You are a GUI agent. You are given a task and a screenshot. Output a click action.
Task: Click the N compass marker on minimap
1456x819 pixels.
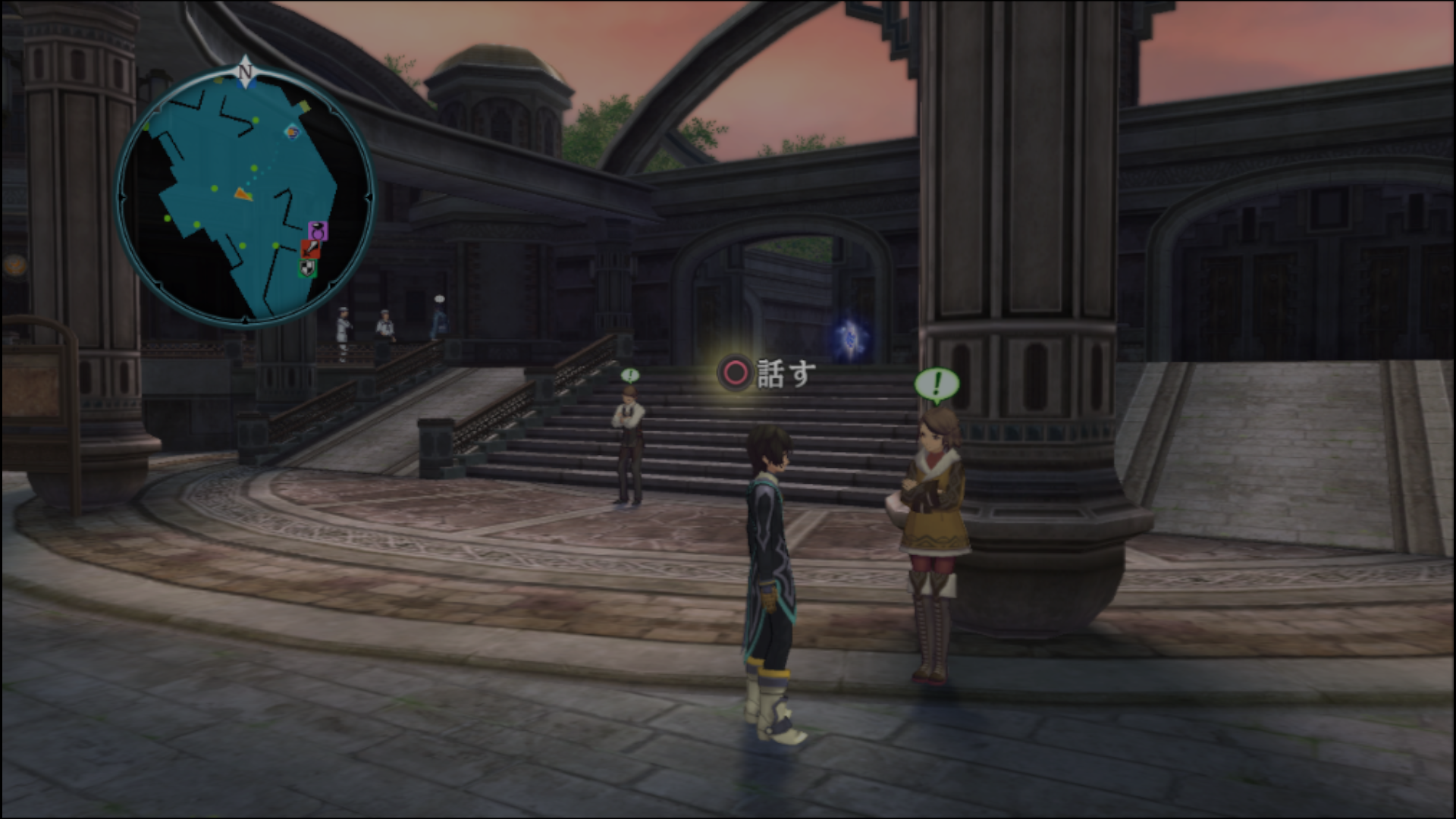click(245, 72)
